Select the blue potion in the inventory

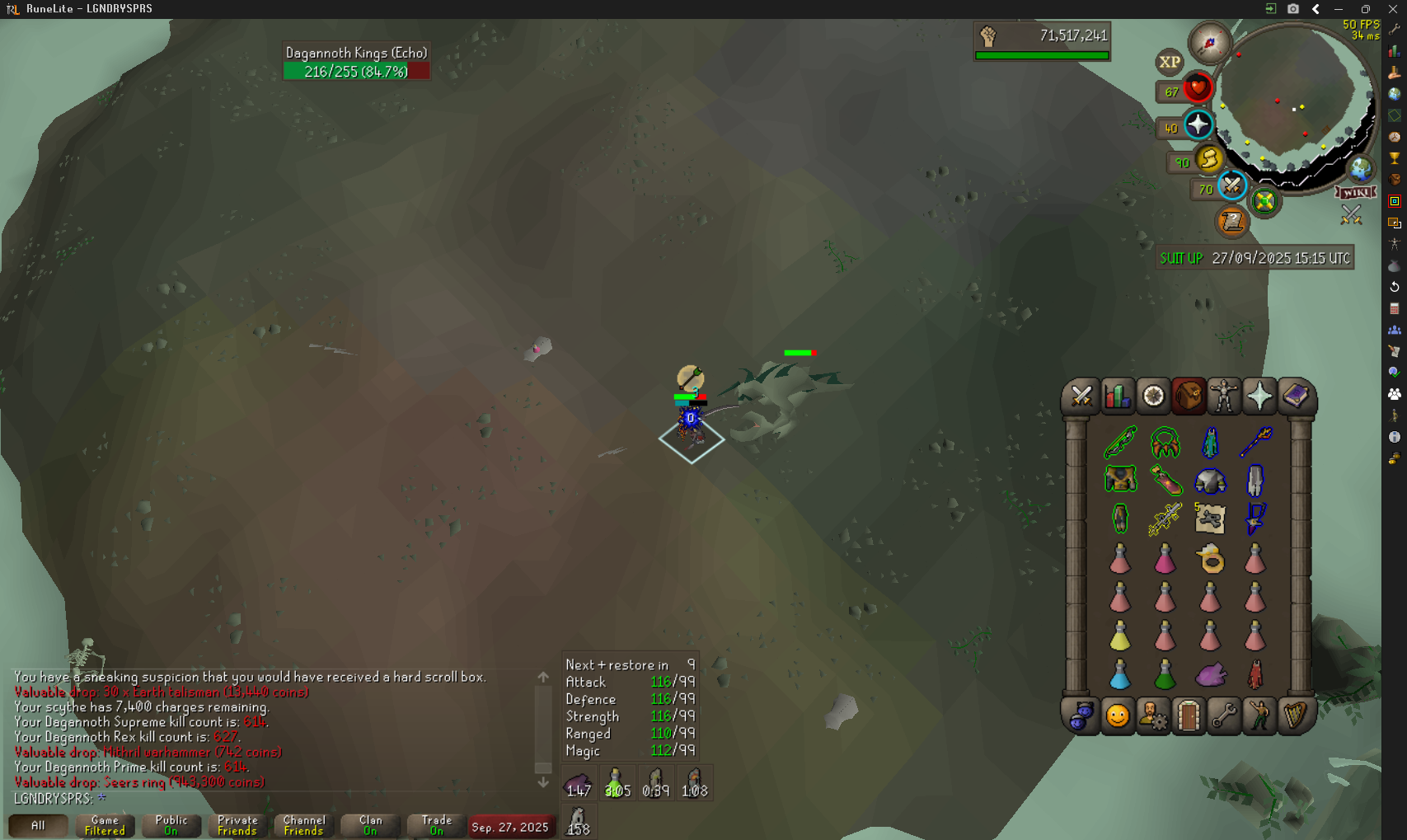point(1120,675)
